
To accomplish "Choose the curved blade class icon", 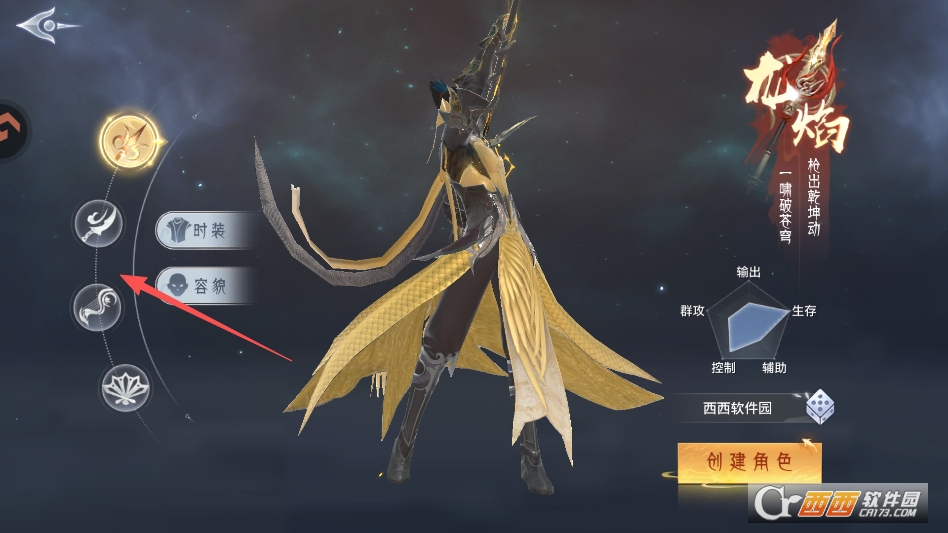I will tap(98, 223).
